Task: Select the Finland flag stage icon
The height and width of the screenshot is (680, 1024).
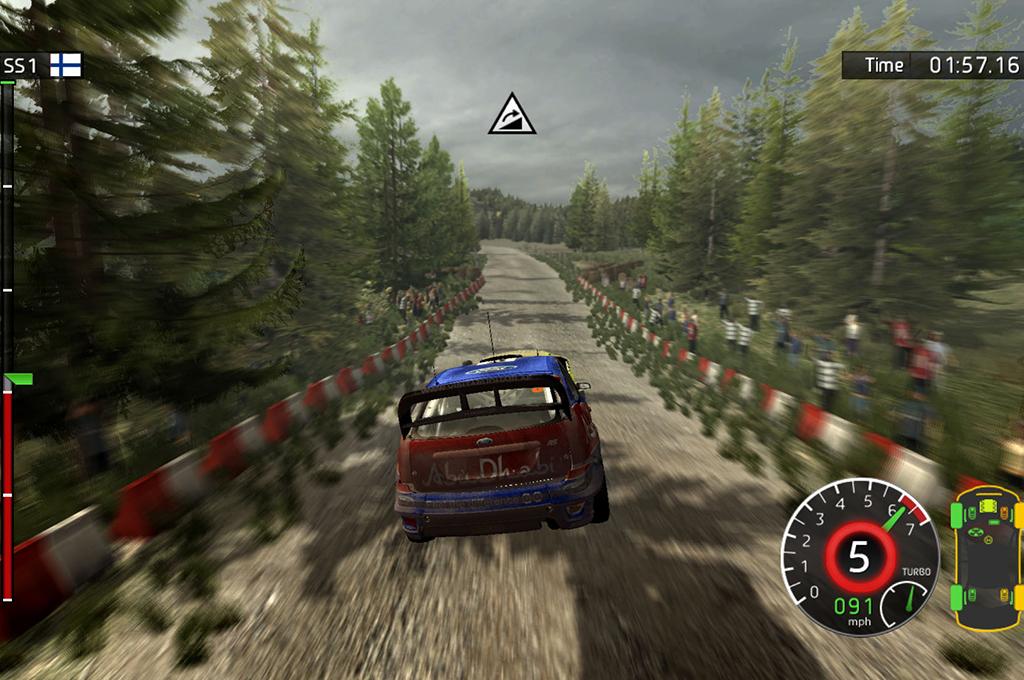Action: [66, 66]
